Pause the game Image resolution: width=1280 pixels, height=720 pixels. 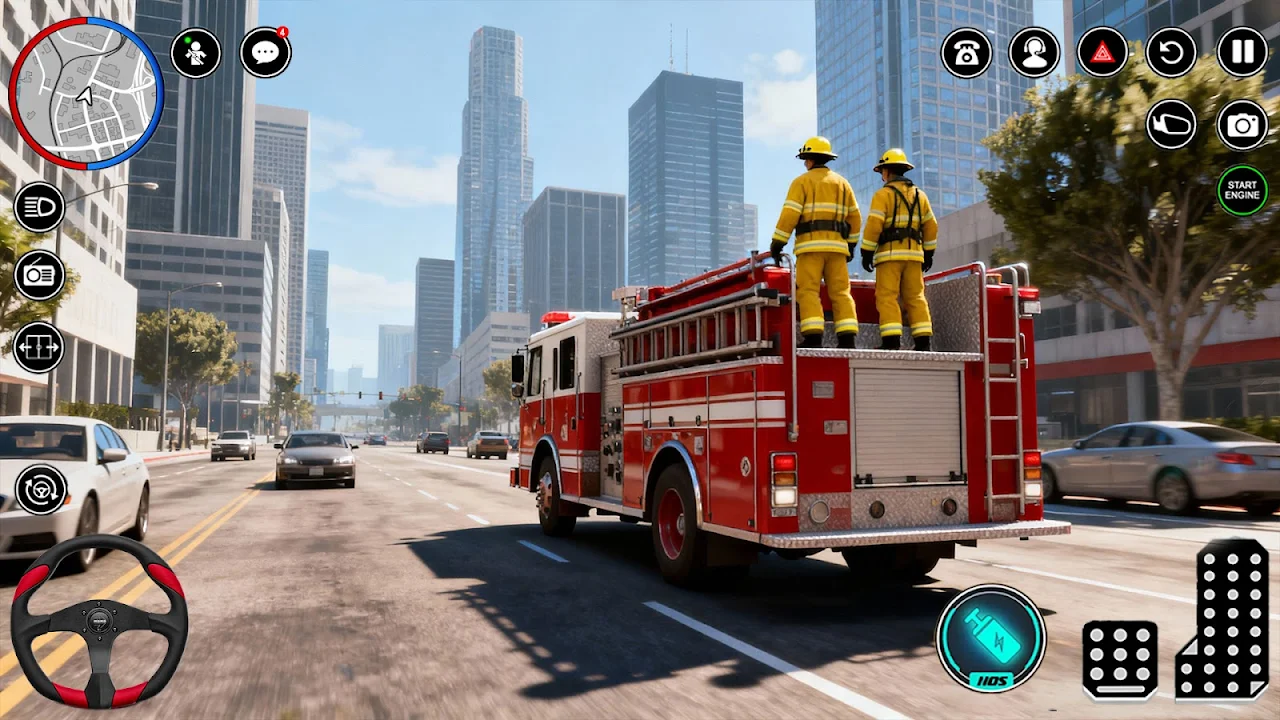pyautogui.click(x=1242, y=52)
